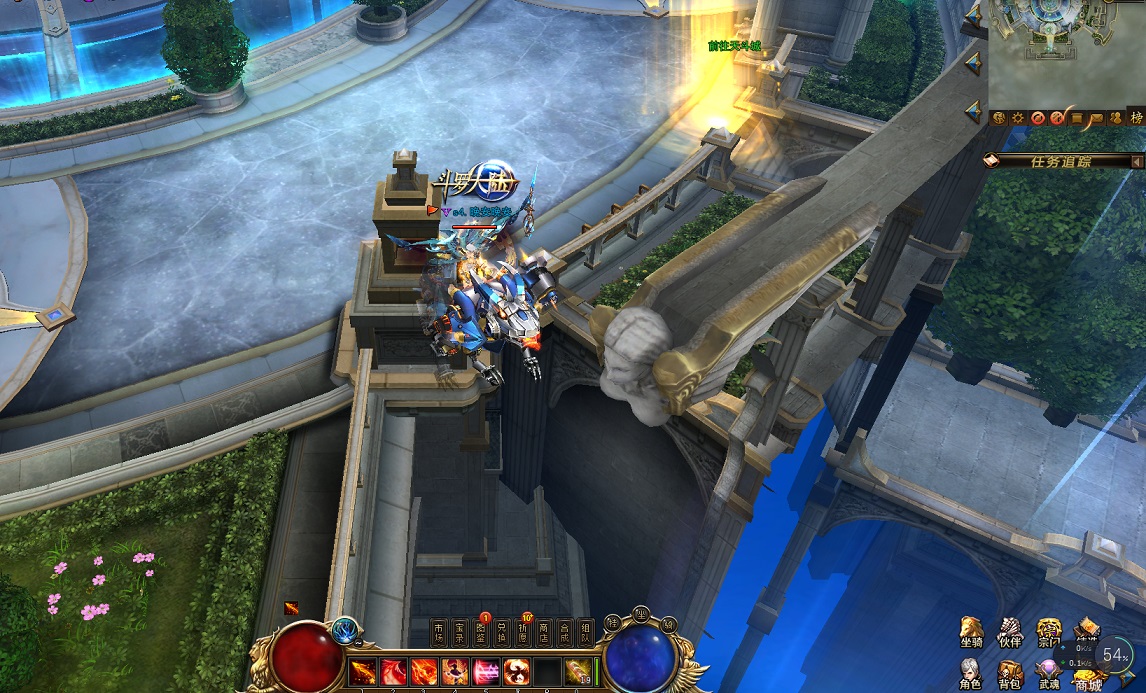Open the 商店 shop button

point(545,632)
